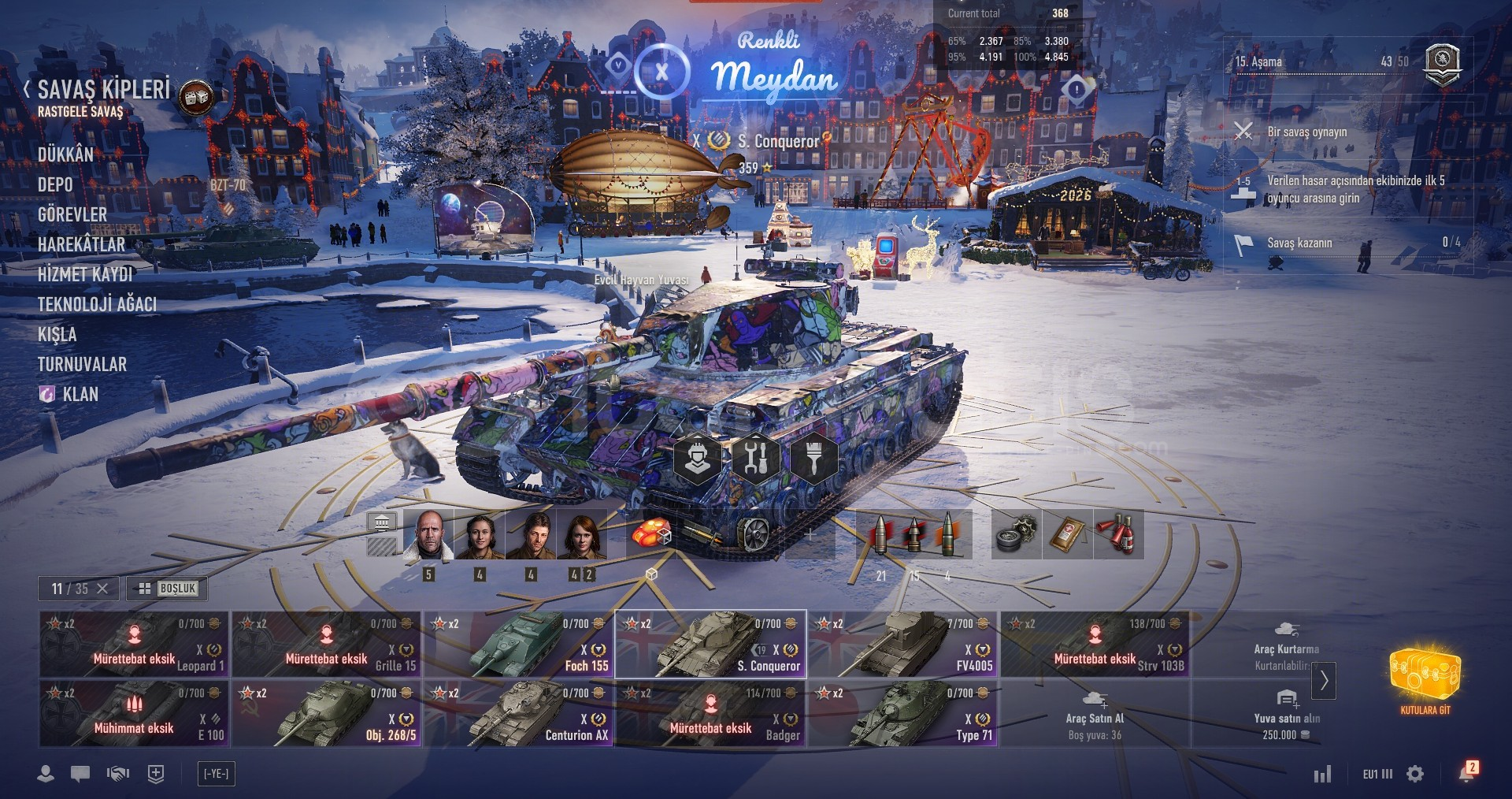Select the Foch 155 tank tile
Image resolution: width=1512 pixels, height=799 pixels.
click(518, 645)
